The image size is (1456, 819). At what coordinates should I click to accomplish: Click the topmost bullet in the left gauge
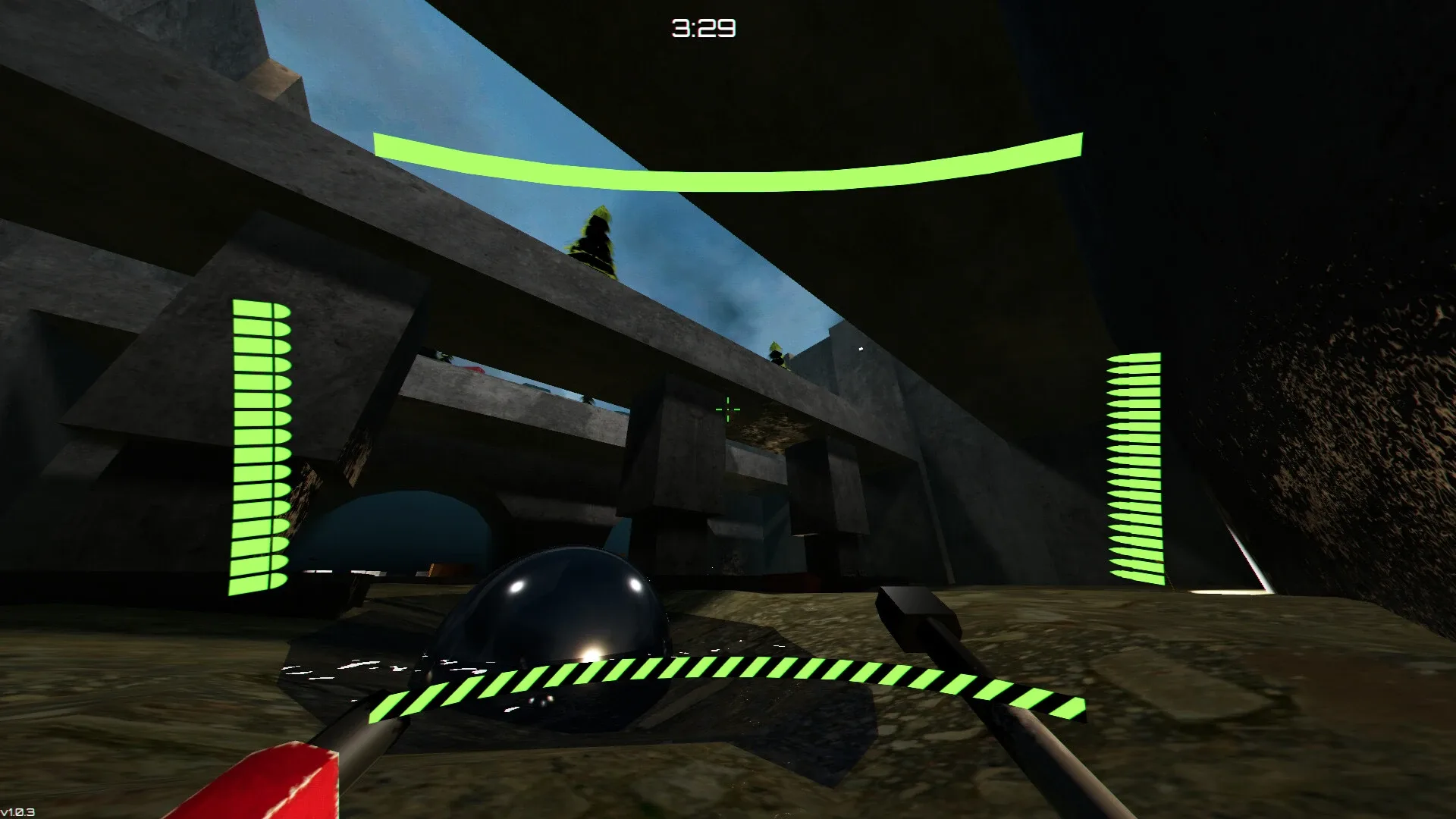260,307
